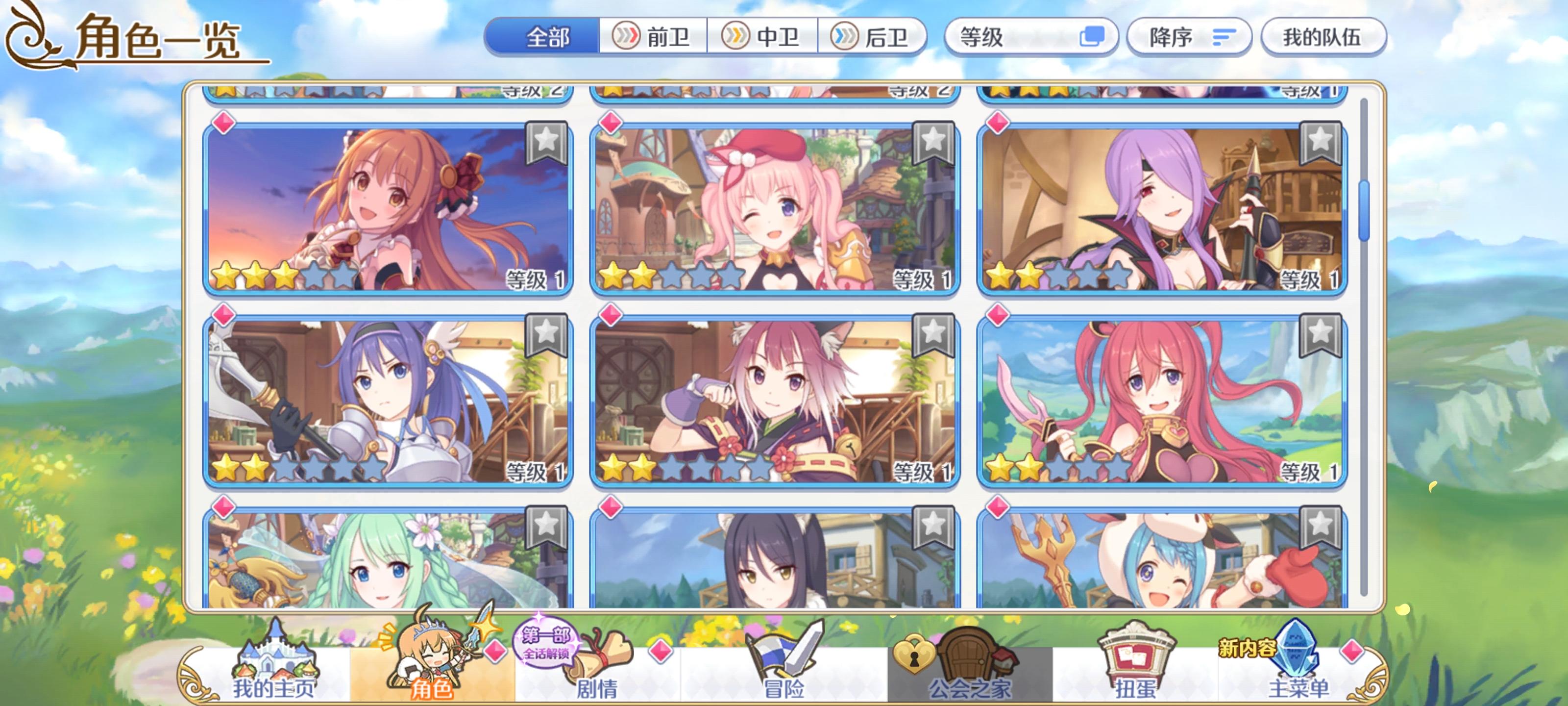Select the 角色 character menu icon

[430, 664]
